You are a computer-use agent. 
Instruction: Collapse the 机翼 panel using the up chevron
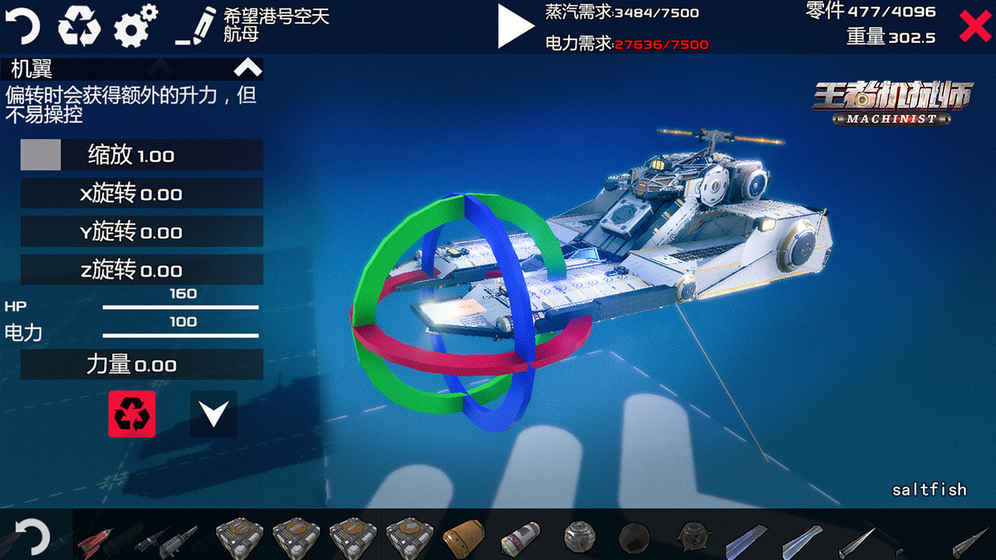247,69
